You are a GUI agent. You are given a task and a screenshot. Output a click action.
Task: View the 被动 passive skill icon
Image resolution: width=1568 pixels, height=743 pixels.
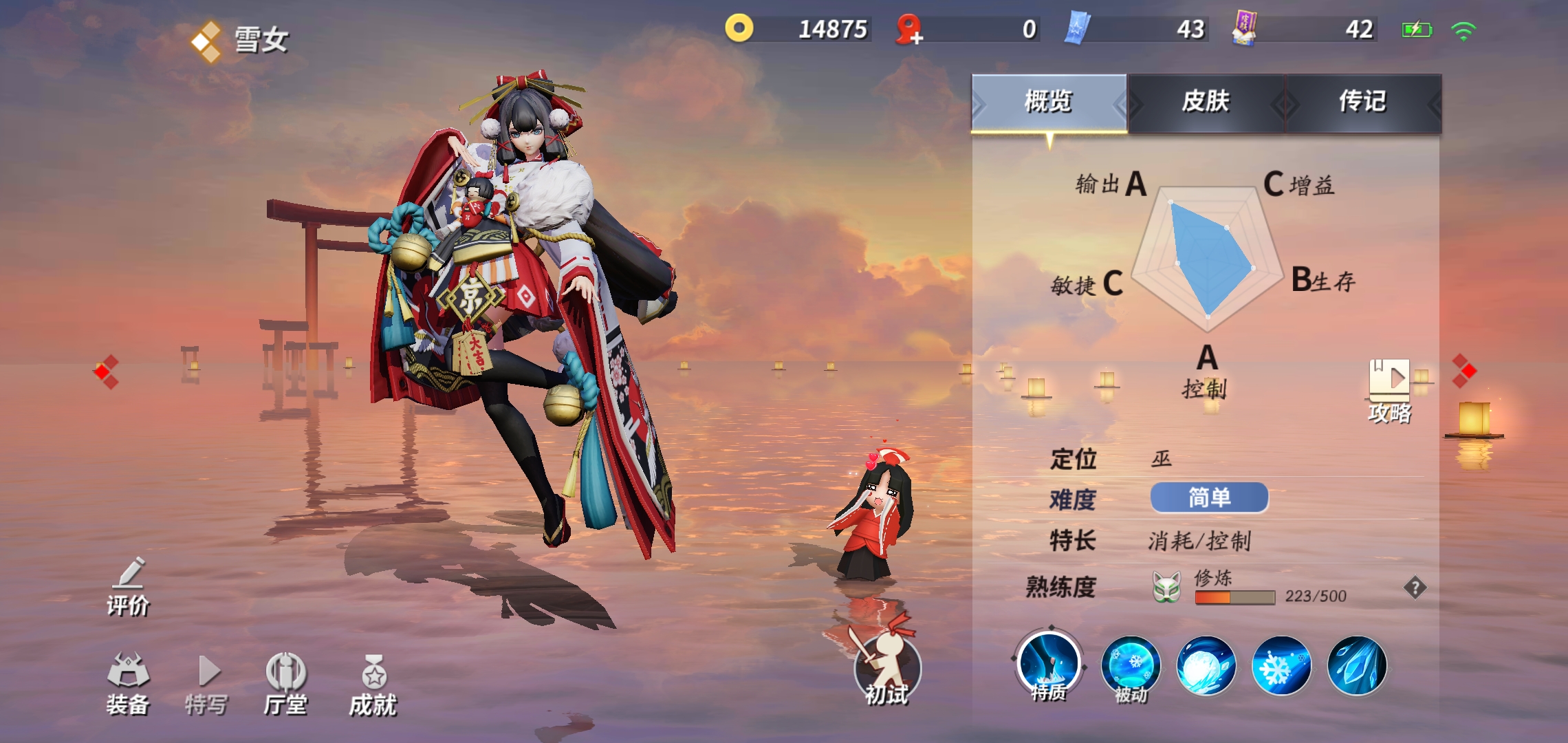coord(1131,666)
